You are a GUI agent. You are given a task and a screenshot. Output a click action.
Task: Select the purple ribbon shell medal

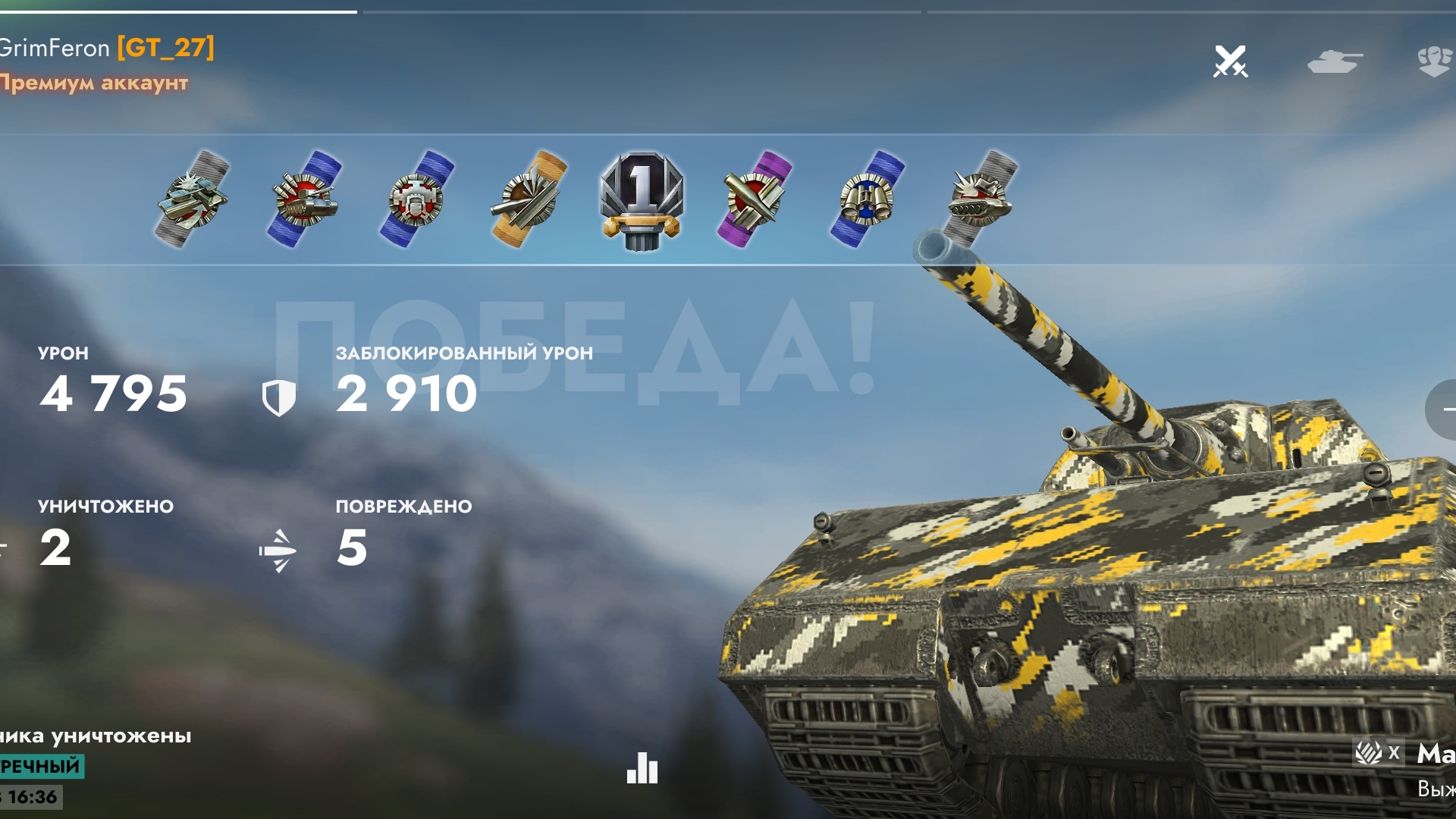coord(754,199)
